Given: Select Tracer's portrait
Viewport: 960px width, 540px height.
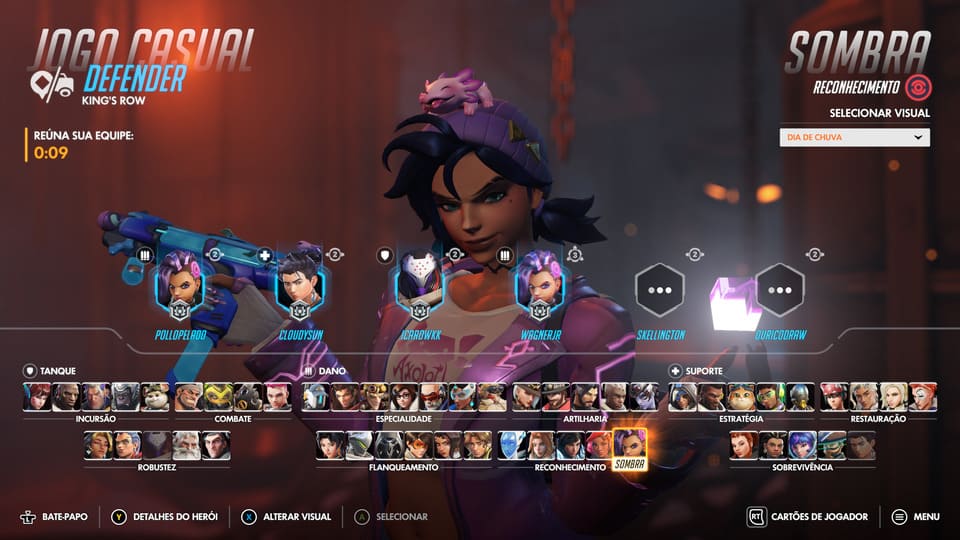Looking at the screenshot, I should (x=418, y=445).
